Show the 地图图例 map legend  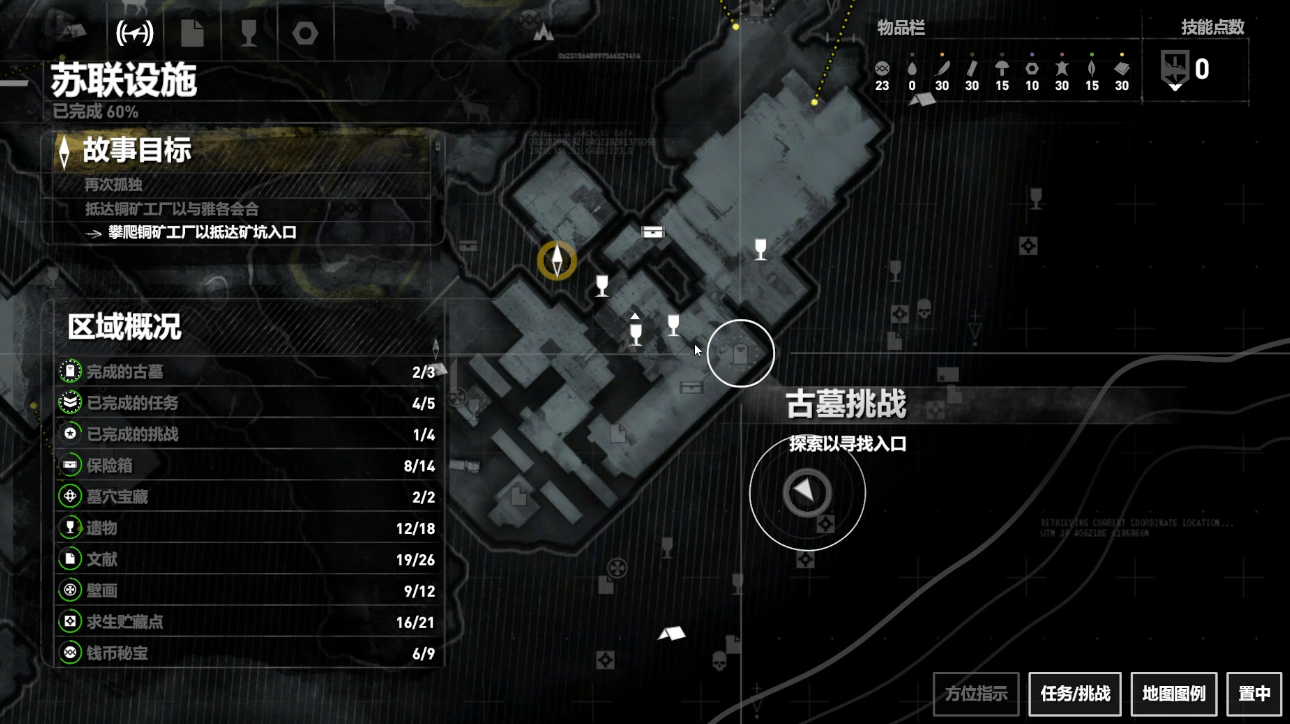(1174, 693)
